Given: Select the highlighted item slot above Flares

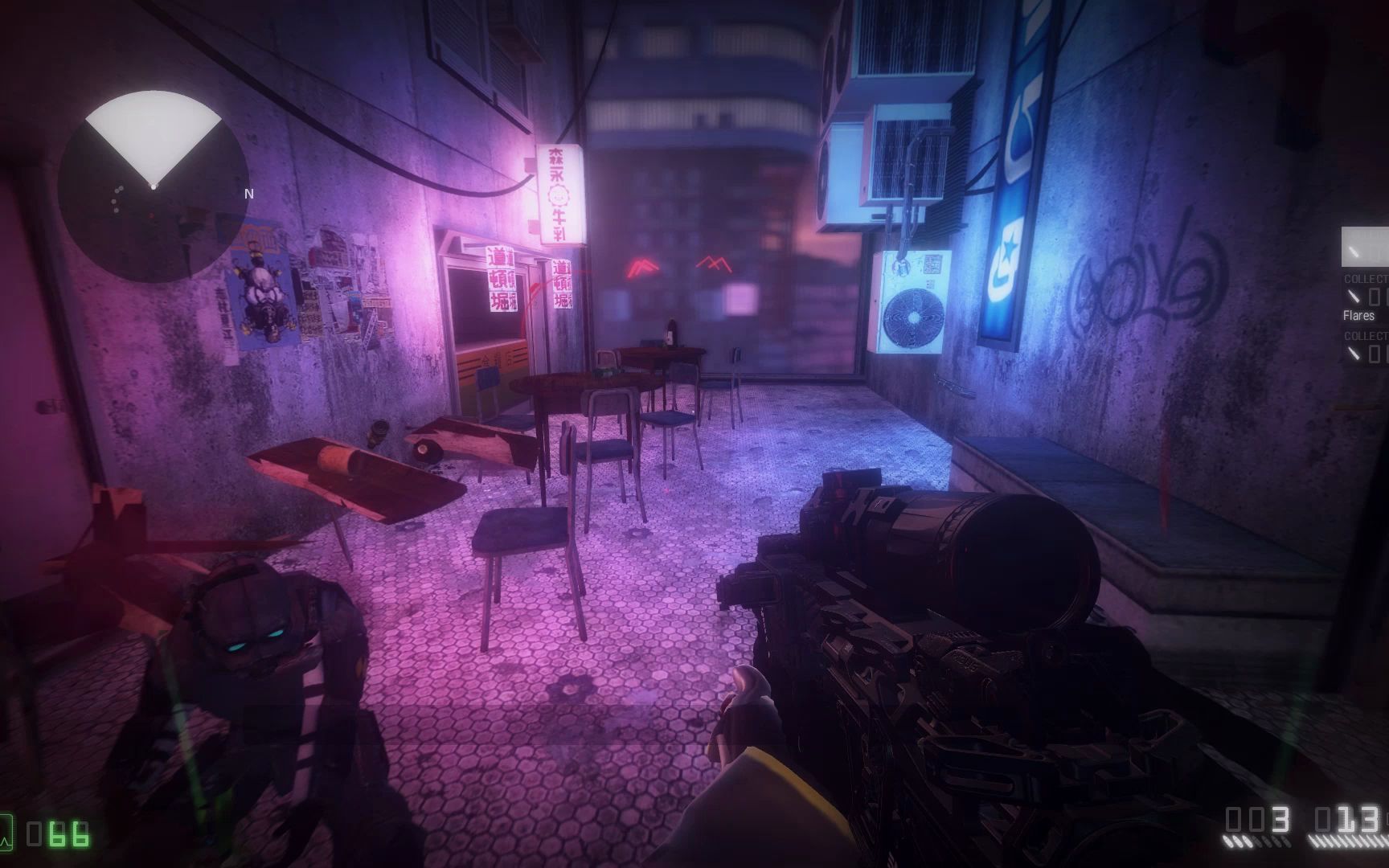Looking at the screenshot, I should click(x=1365, y=247).
